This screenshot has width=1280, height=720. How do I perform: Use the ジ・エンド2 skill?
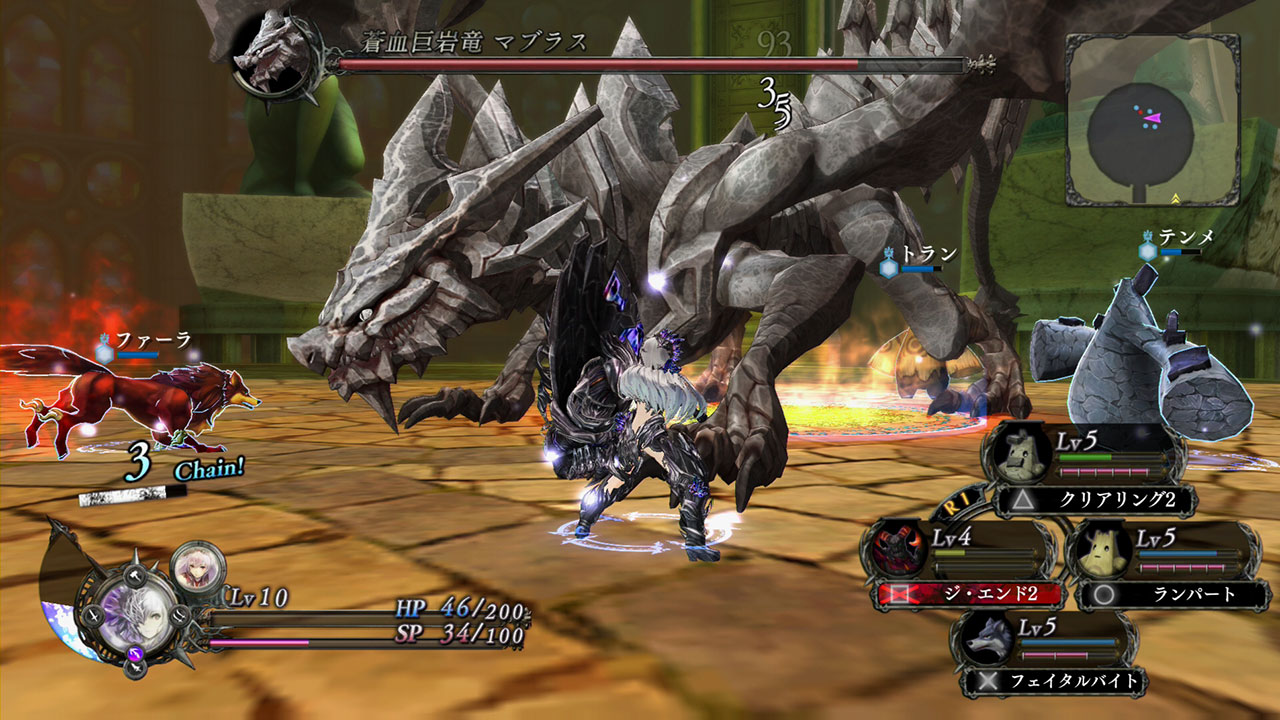(967, 594)
